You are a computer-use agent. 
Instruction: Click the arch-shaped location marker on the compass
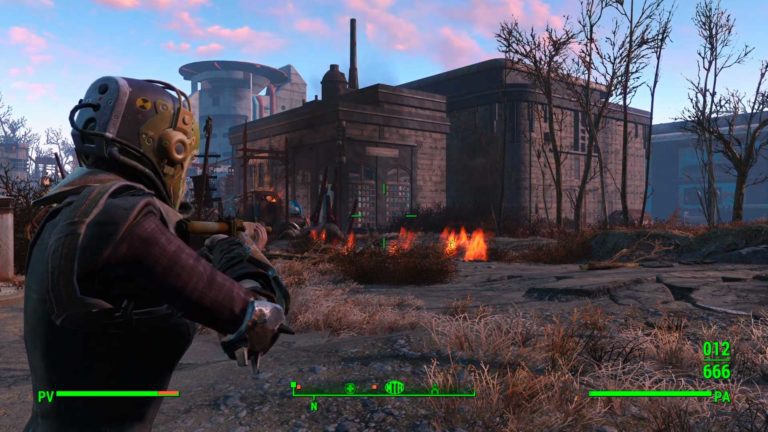point(434,388)
